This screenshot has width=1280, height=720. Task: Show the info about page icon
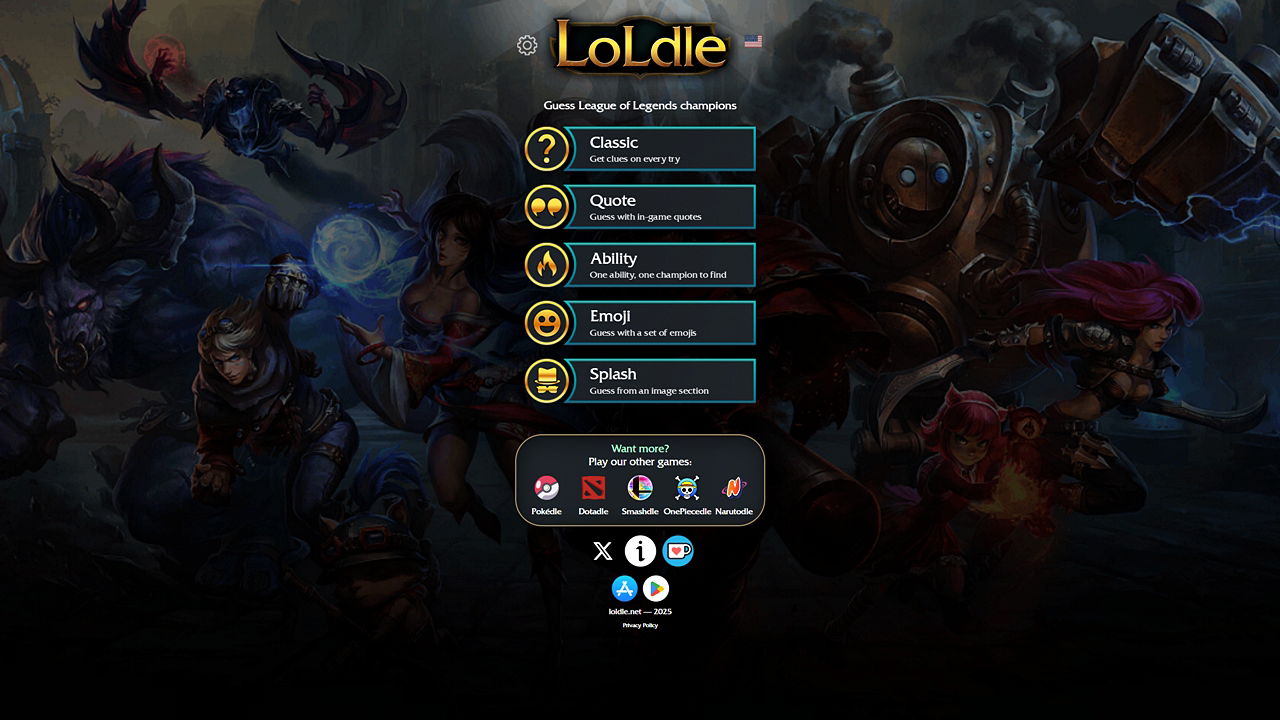(640, 551)
